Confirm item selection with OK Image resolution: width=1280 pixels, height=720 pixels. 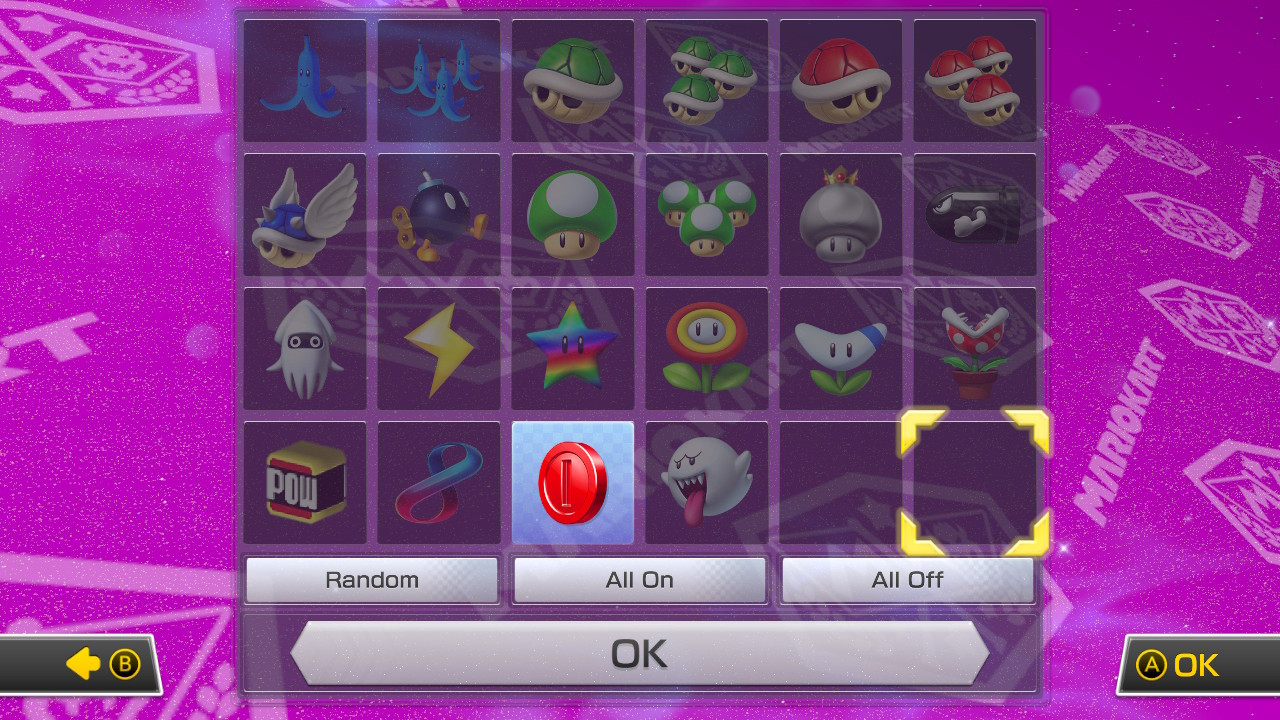coord(640,652)
